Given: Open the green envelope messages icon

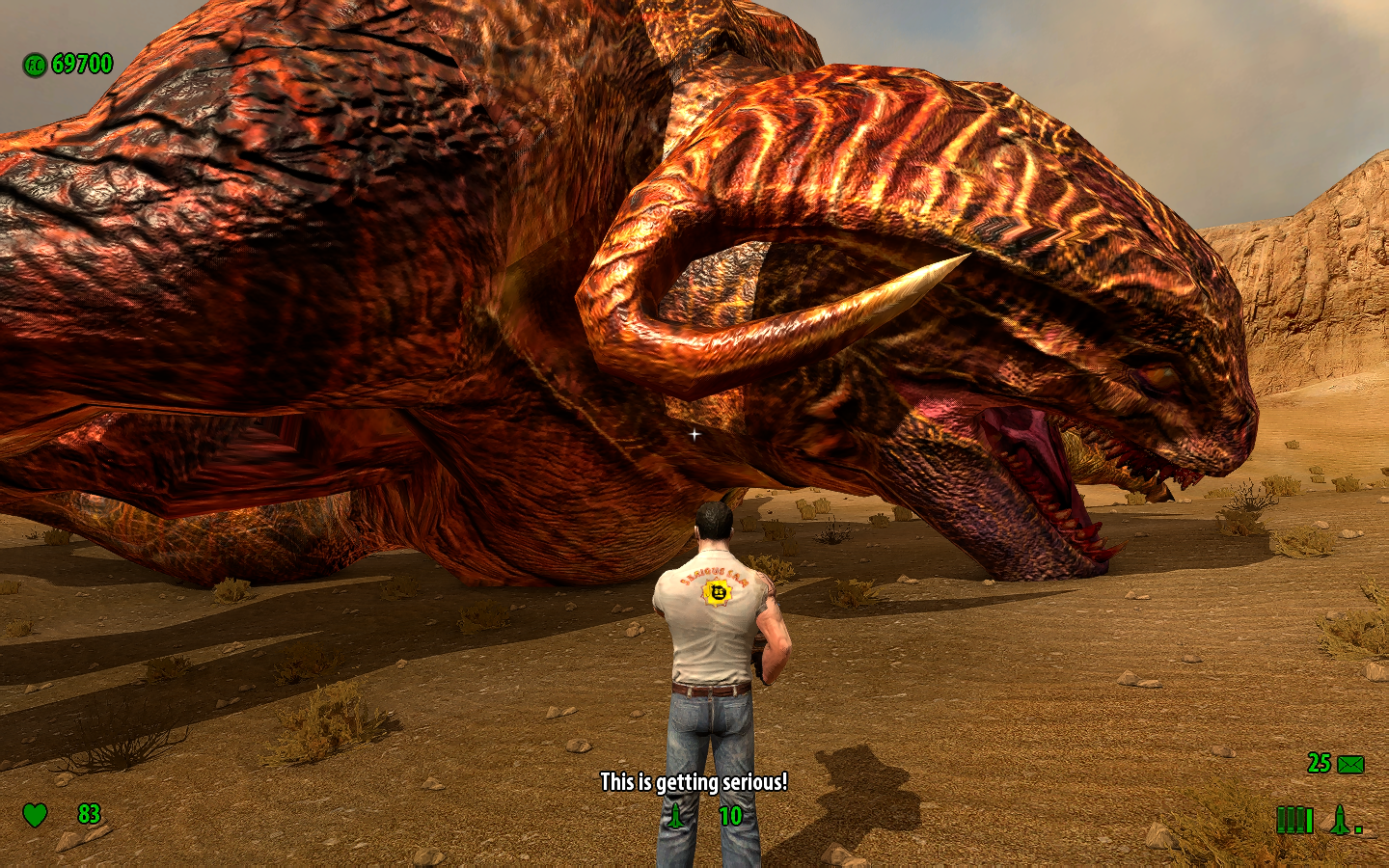Looking at the screenshot, I should tap(1350, 765).
